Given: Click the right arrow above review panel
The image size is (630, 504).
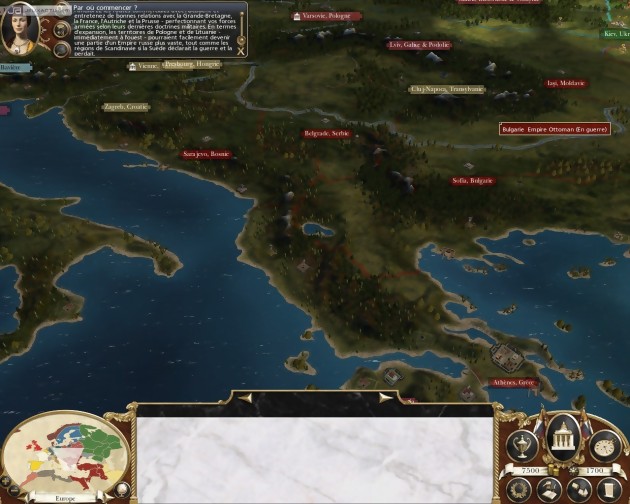Looking at the screenshot, I should click(384, 397).
